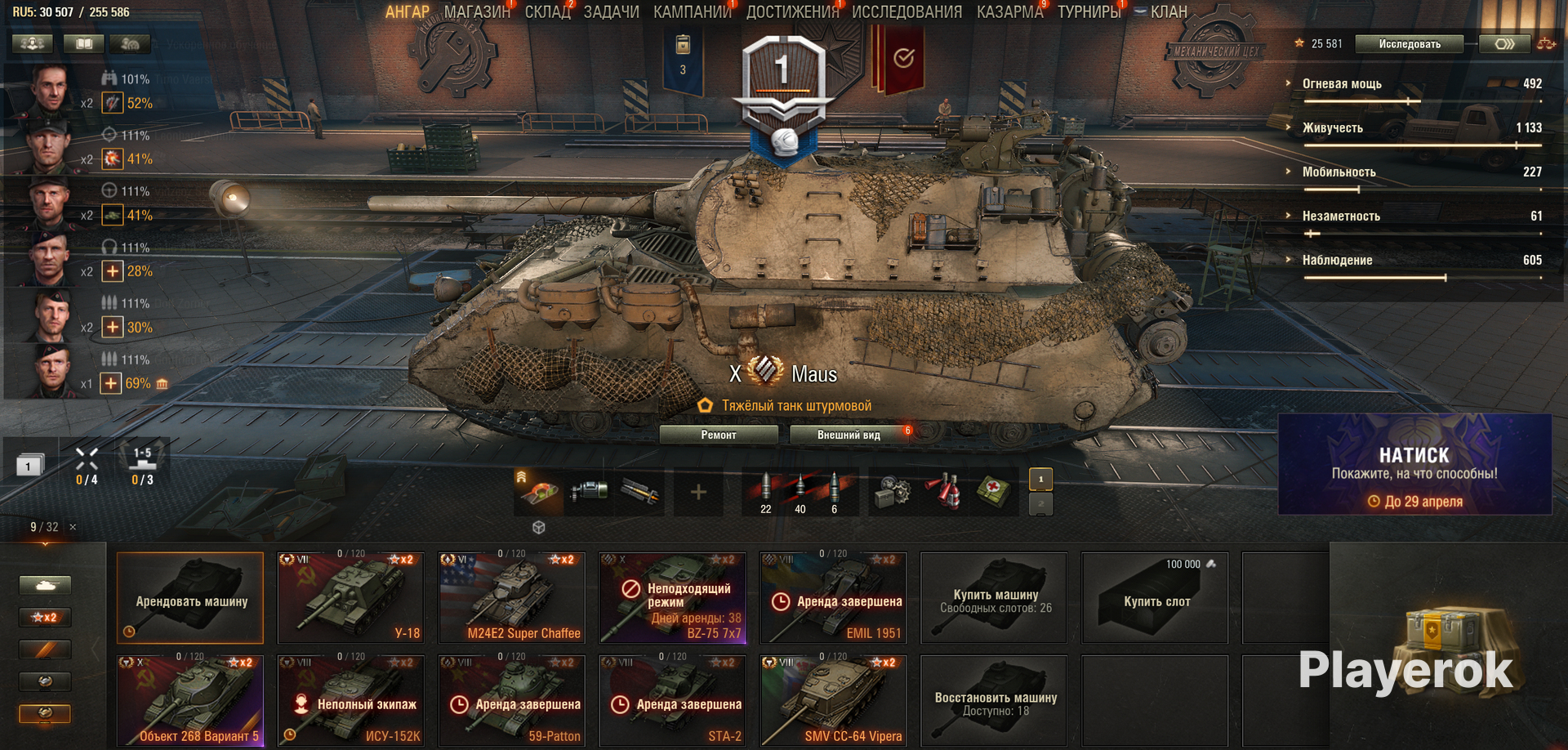Screen dimensions: 1568x750
Task: Select the SMV CC-64 Vipera tank
Action: (x=833, y=701)
